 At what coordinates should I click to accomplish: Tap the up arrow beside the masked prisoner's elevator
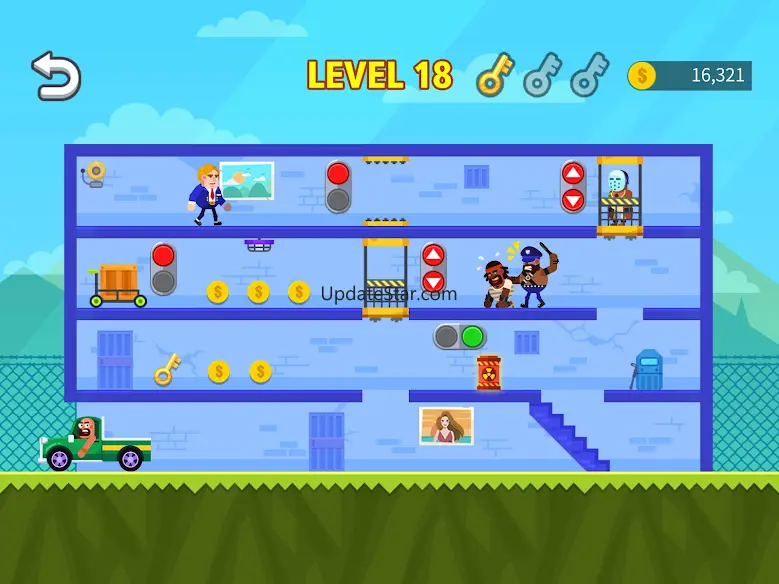[x=573, y=174]
